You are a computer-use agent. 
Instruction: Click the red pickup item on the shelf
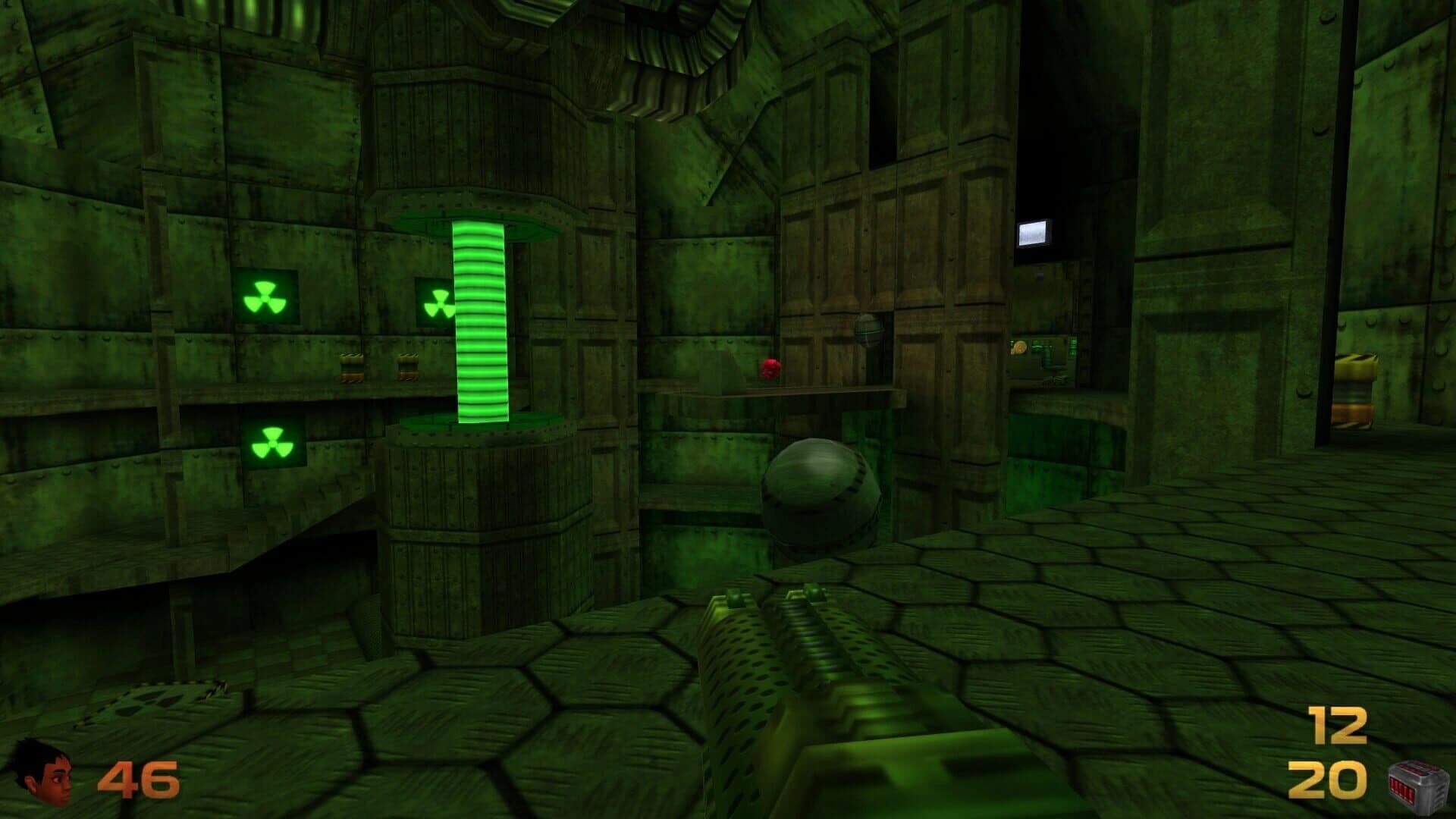(769, 369)
